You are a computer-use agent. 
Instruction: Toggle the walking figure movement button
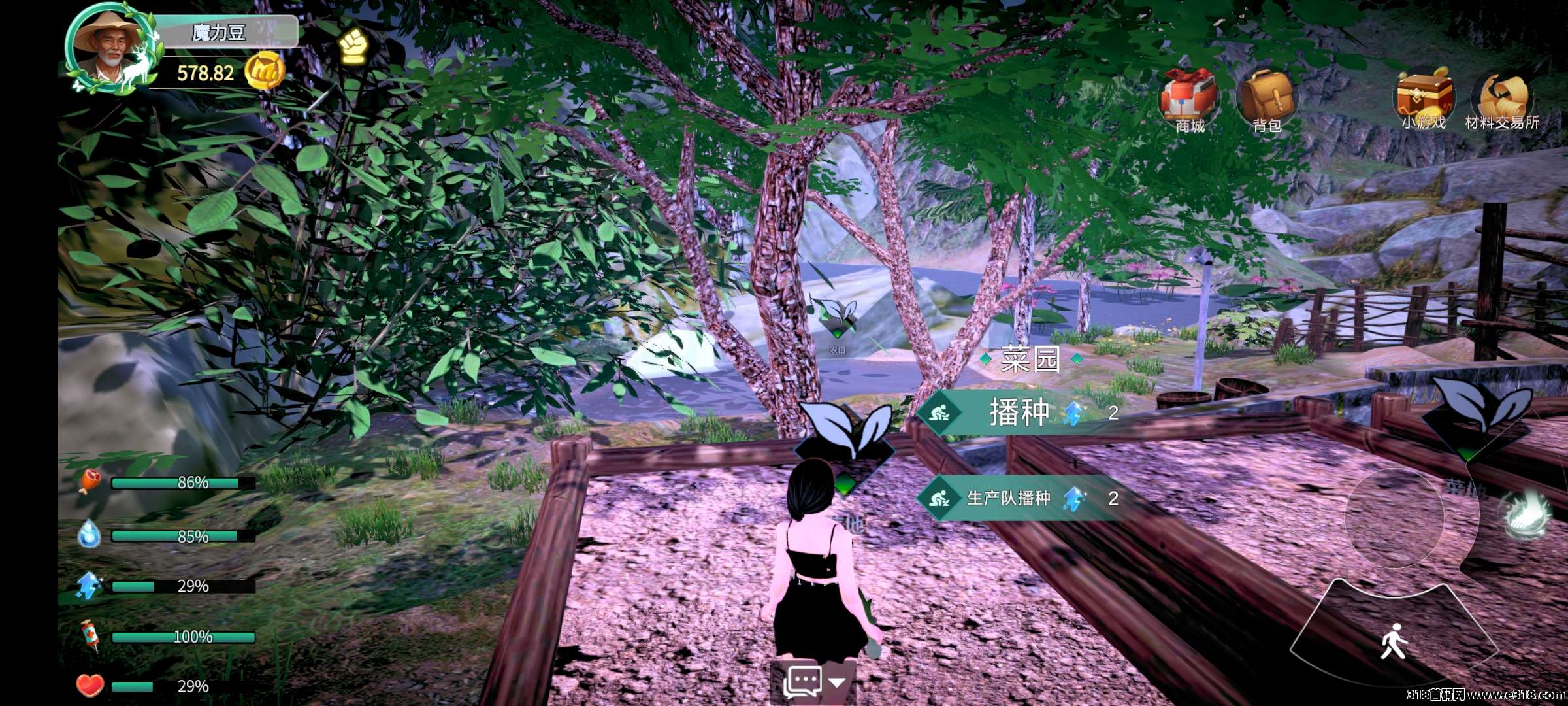(x=1394, y=641)
